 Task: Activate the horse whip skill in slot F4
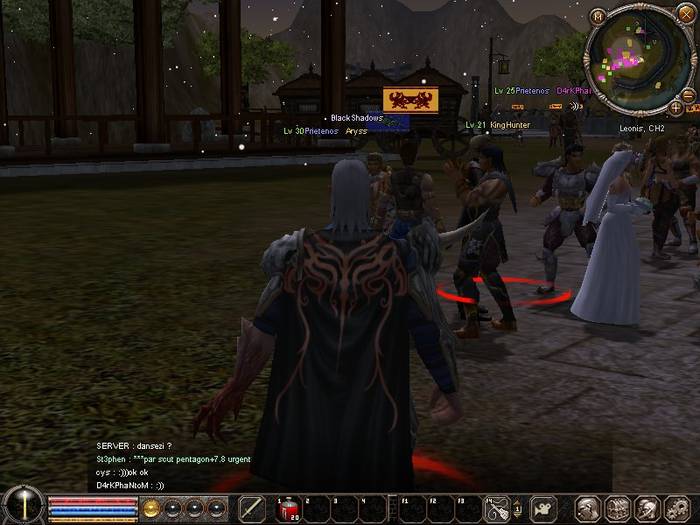[x=498, y=509]
